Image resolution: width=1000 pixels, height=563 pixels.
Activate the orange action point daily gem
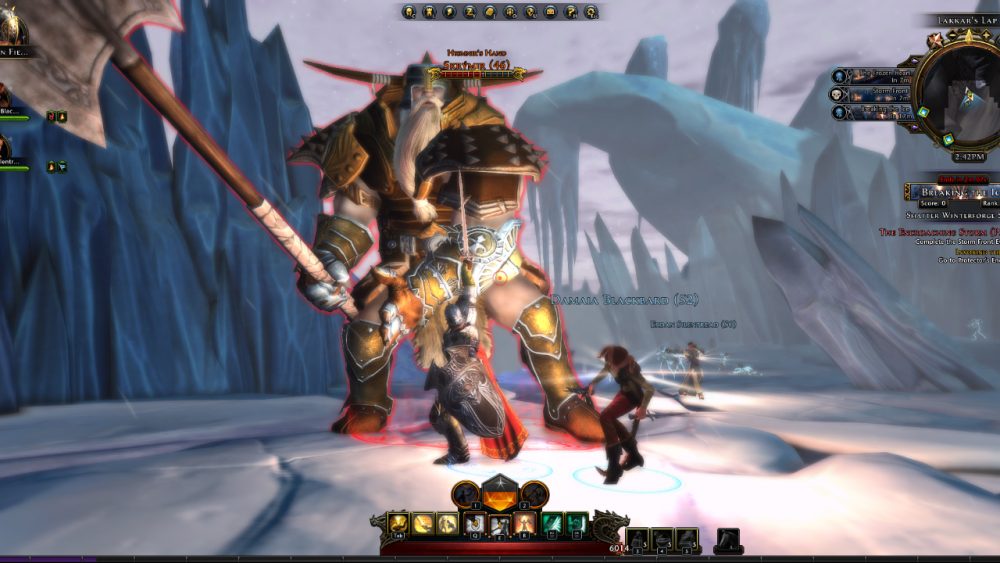(499, 494)
